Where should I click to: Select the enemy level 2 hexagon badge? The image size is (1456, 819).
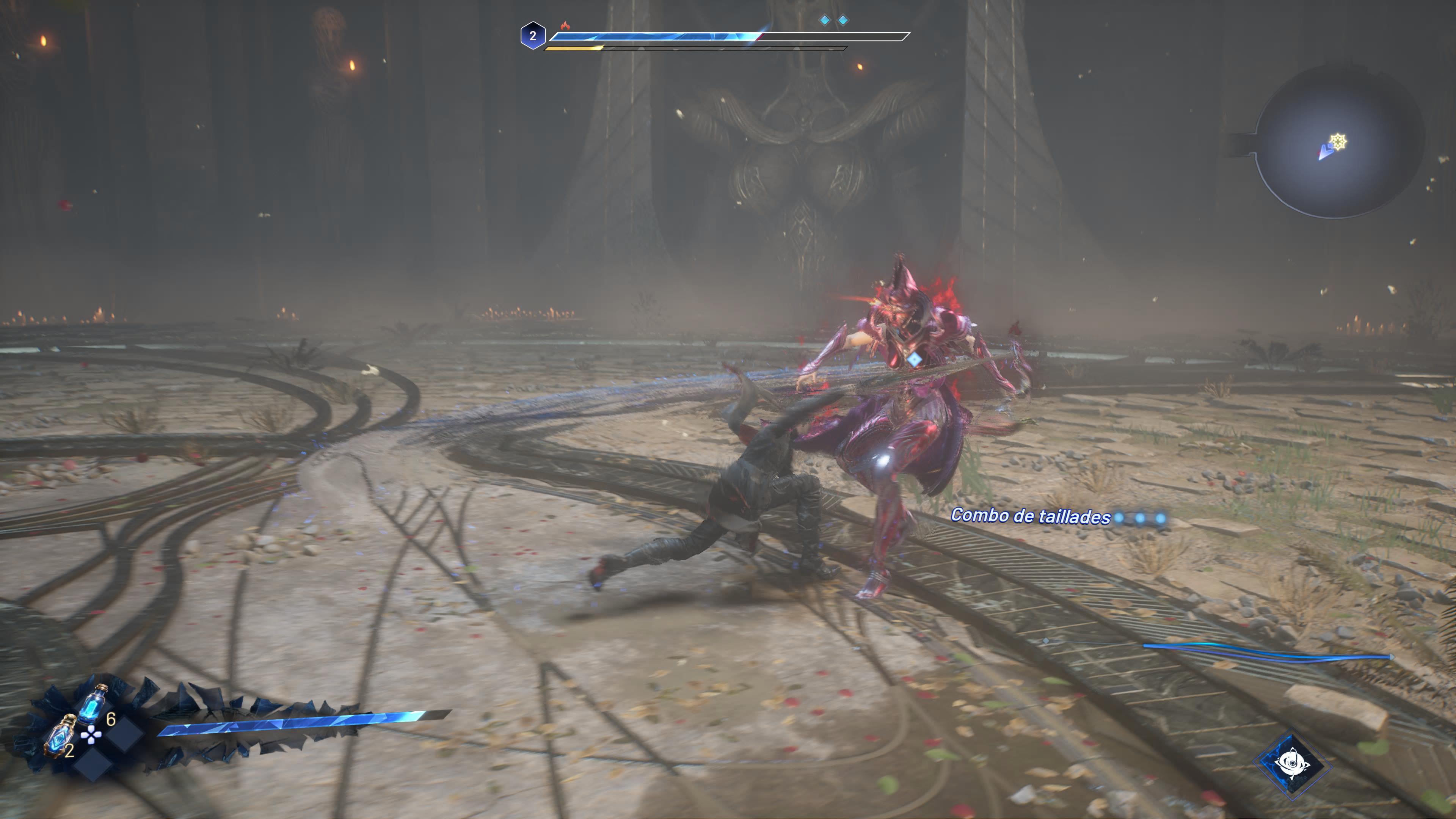(532, 36)
